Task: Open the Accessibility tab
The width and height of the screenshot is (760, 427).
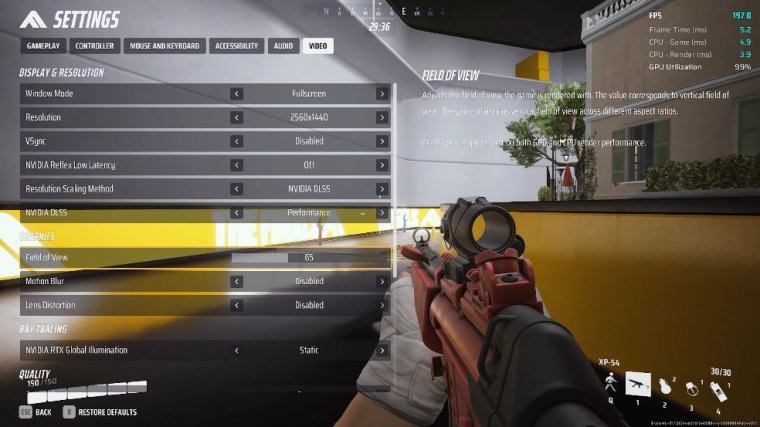Action: [238, 46]
